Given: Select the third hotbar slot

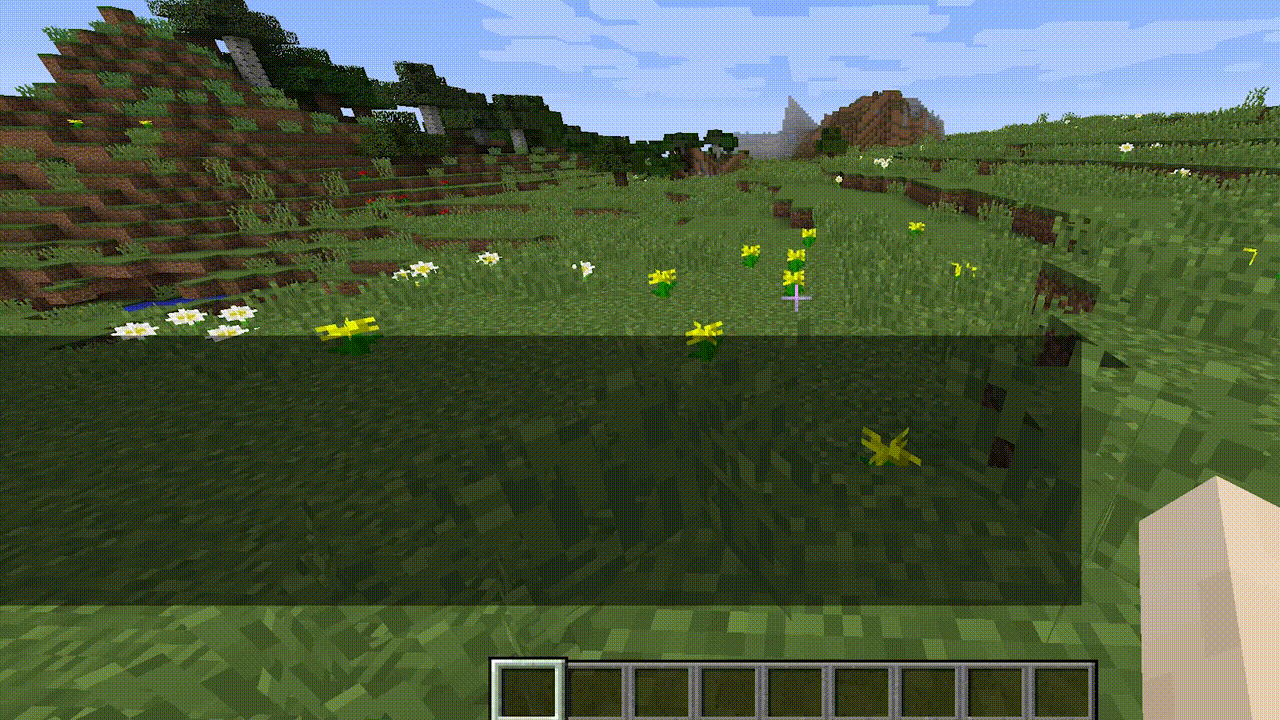Looking at the screenshot, I should click(x=663, y=690).
